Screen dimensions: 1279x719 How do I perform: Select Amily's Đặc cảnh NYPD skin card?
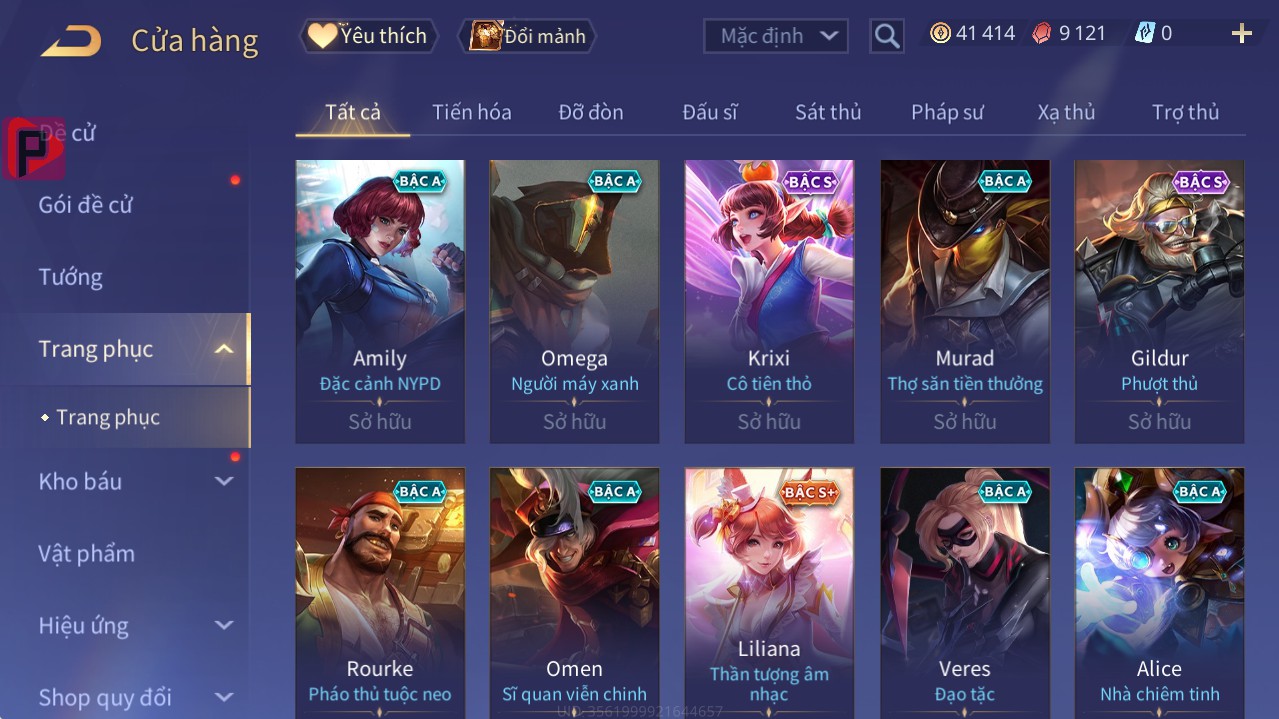(380, 300)
